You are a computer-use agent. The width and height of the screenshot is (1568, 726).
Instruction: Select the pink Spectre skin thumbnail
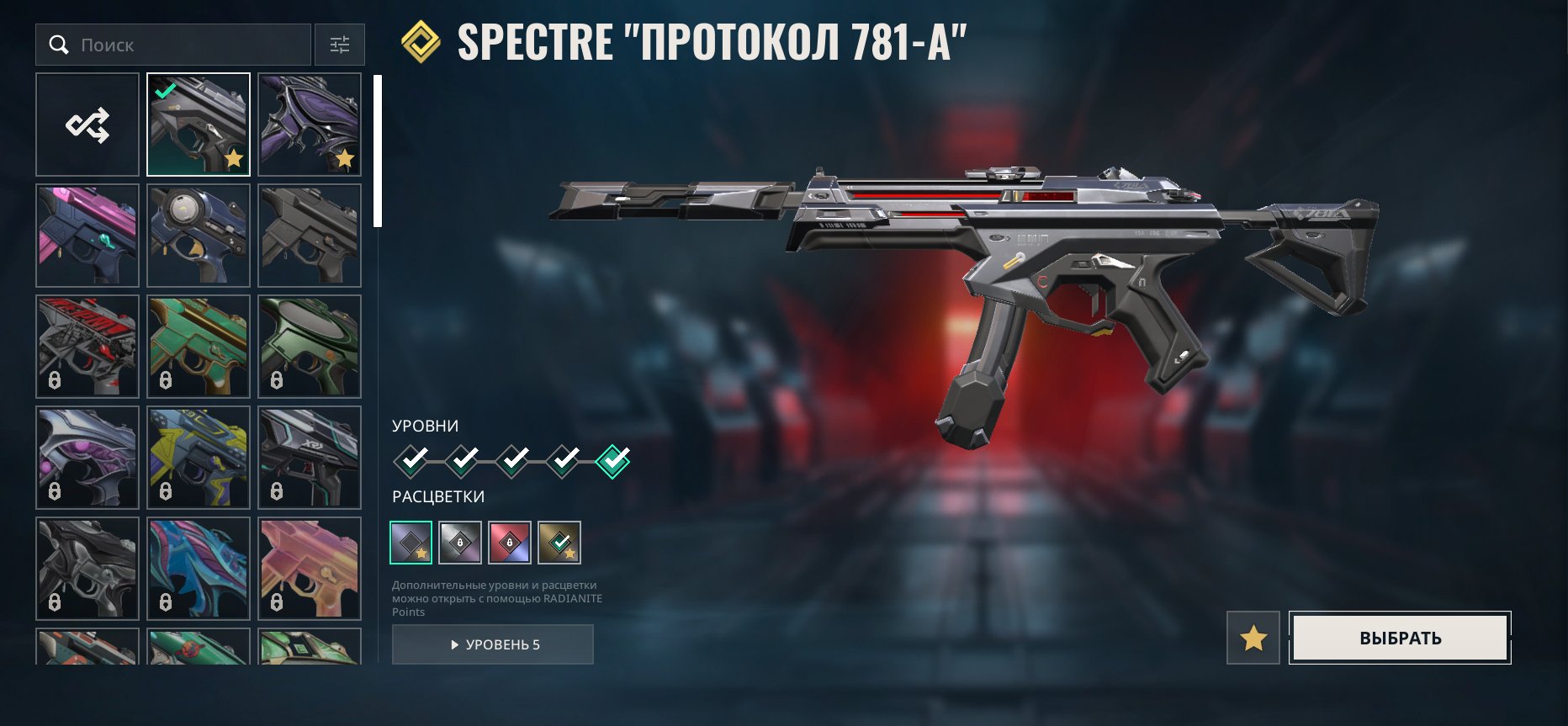pos(87,235)
